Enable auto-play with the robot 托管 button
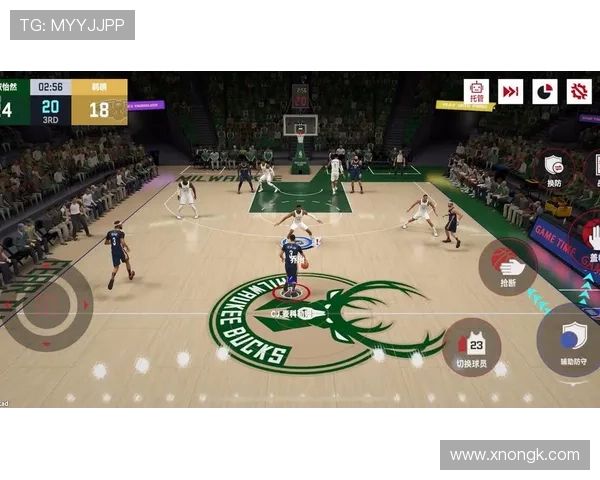Viewport: 600px width, 480px height. coord(476,92)
